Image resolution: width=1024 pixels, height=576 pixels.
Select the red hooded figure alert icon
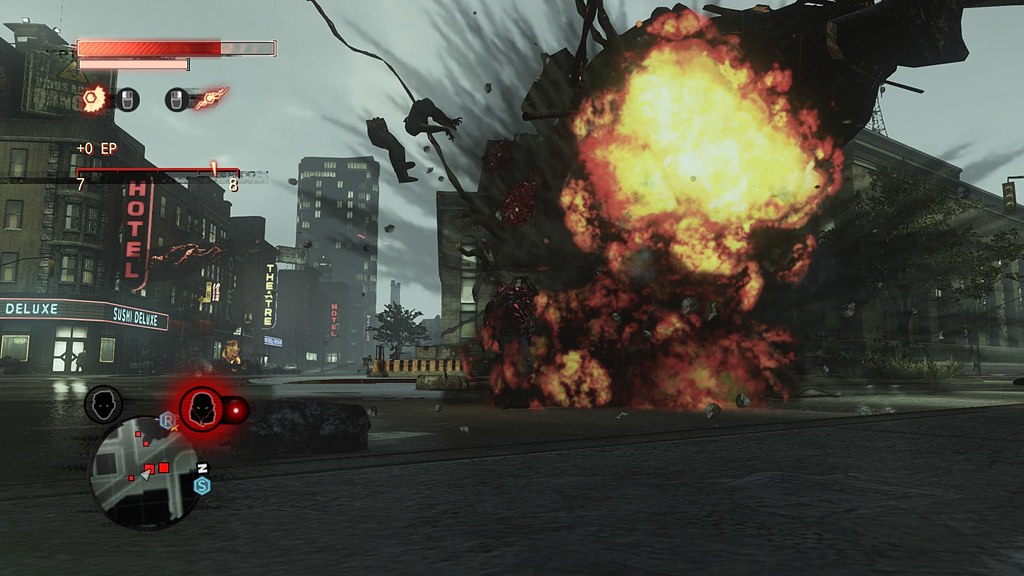pos(201,408)
